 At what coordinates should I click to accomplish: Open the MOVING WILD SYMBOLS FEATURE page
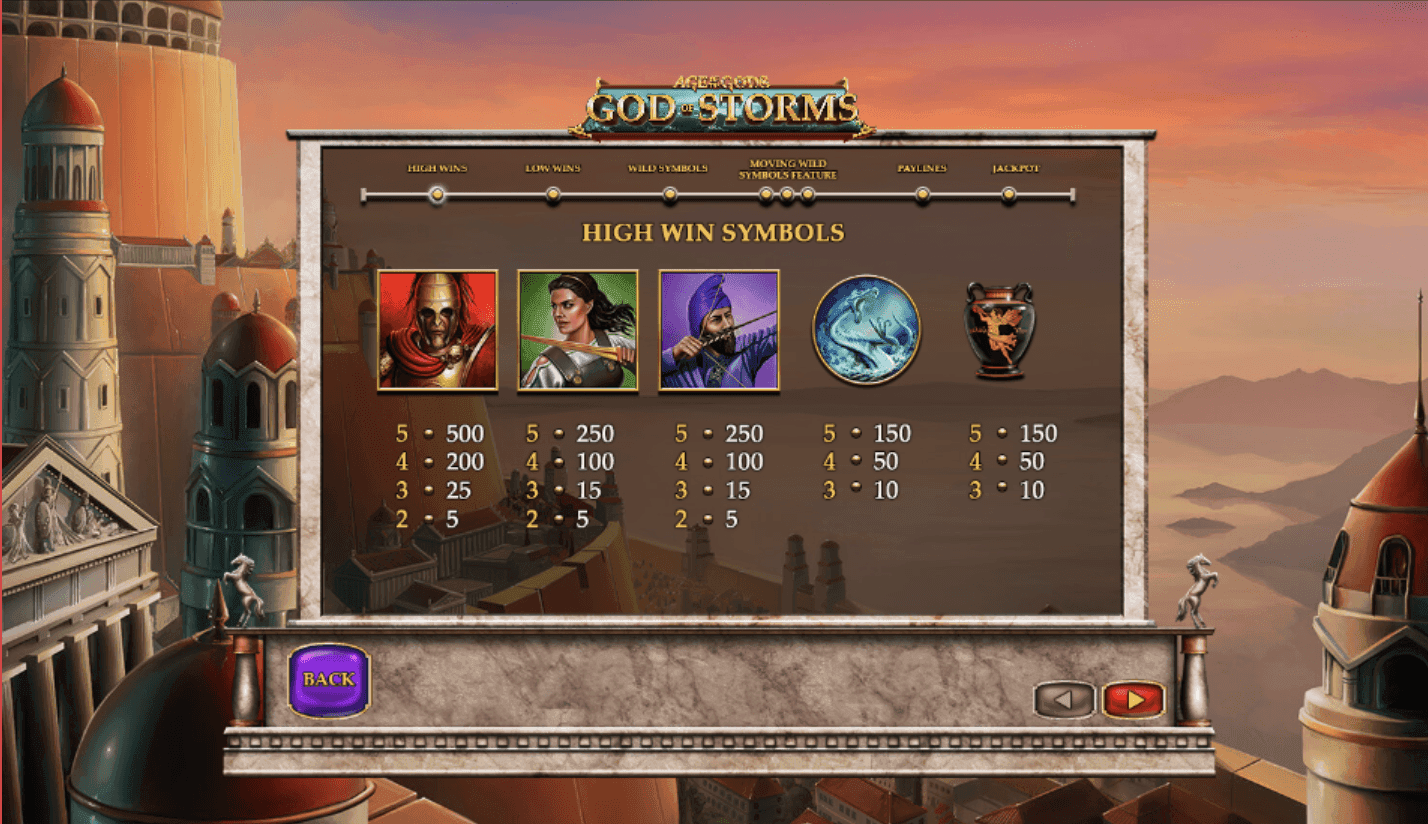[785, 194]
